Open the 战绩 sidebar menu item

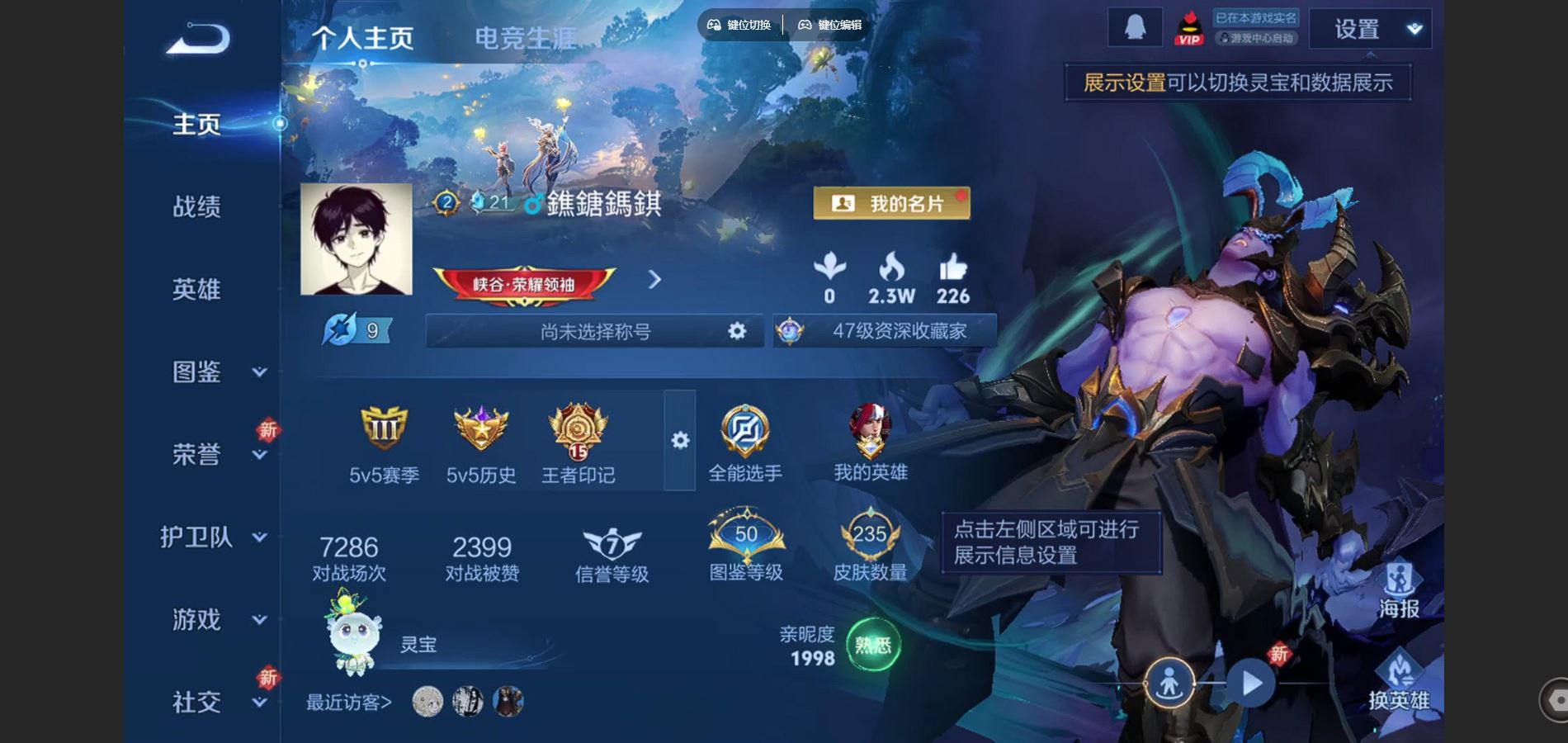(196, 206)
